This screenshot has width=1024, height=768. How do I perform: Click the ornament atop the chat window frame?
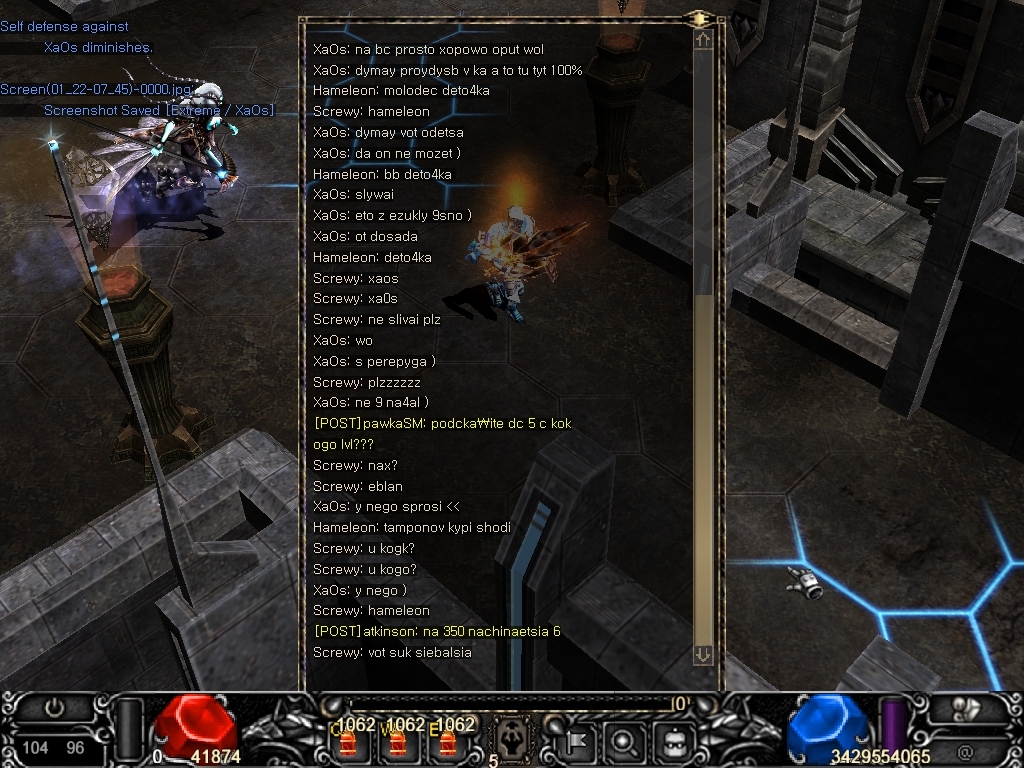coord(700,19)
